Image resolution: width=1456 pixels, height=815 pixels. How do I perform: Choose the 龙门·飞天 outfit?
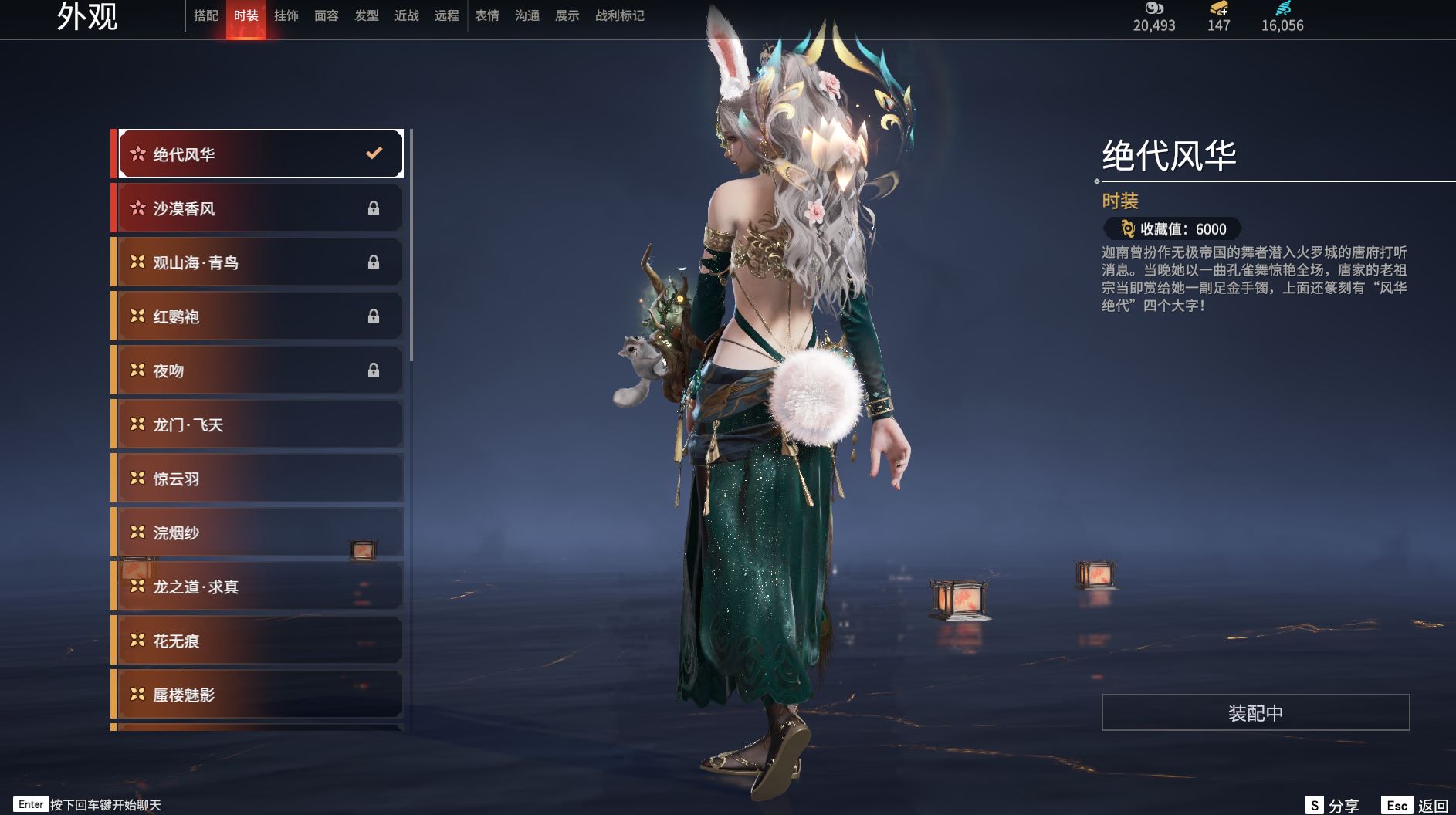[x=259, y=424]
